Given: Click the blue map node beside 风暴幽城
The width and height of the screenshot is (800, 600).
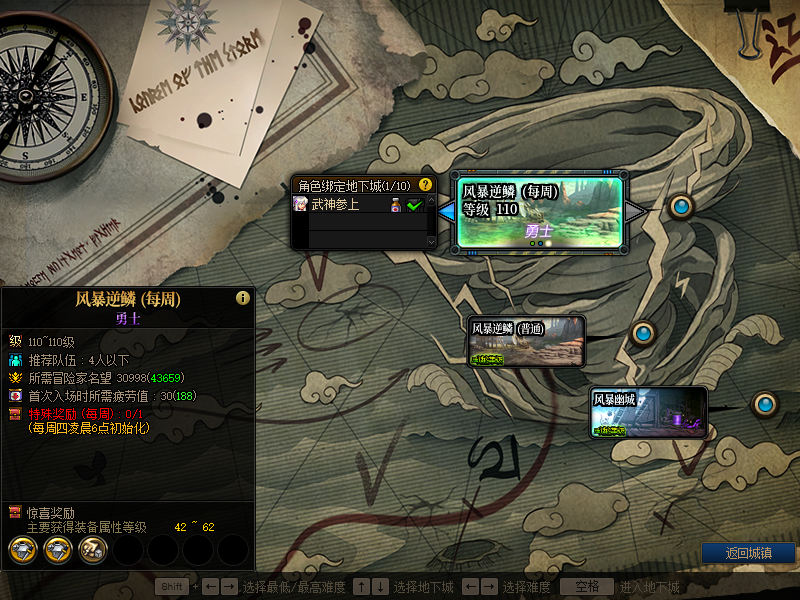Looking at the screenshot, I should pos(766,404).
